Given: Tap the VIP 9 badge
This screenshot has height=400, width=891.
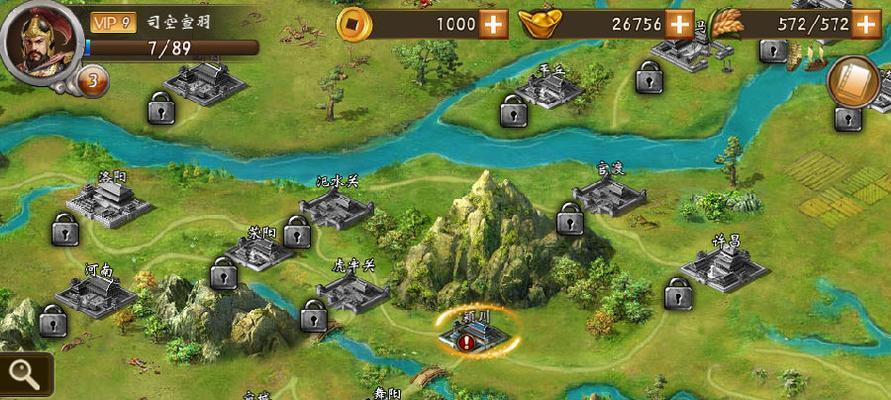Looking at the screenshot, I should point(113,22).
